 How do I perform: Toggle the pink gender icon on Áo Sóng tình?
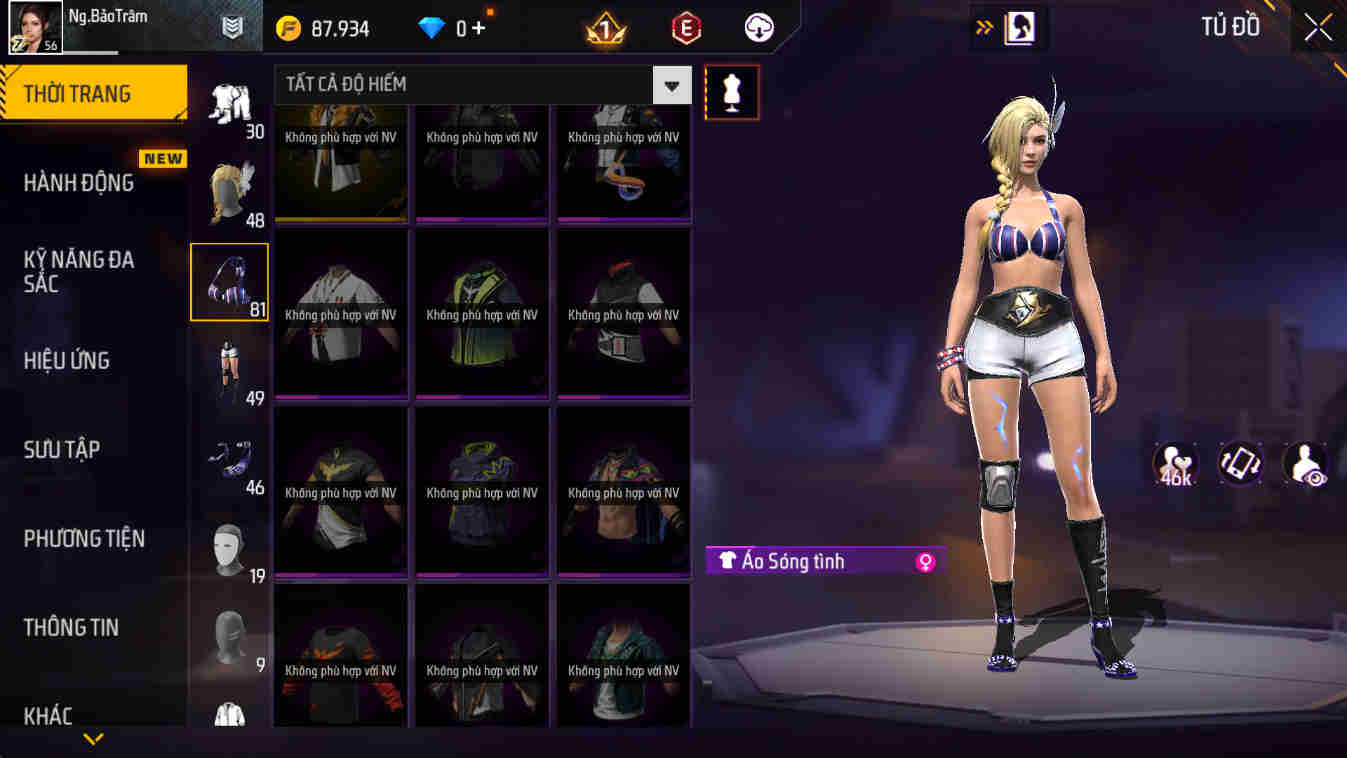[x=926, y=561]
